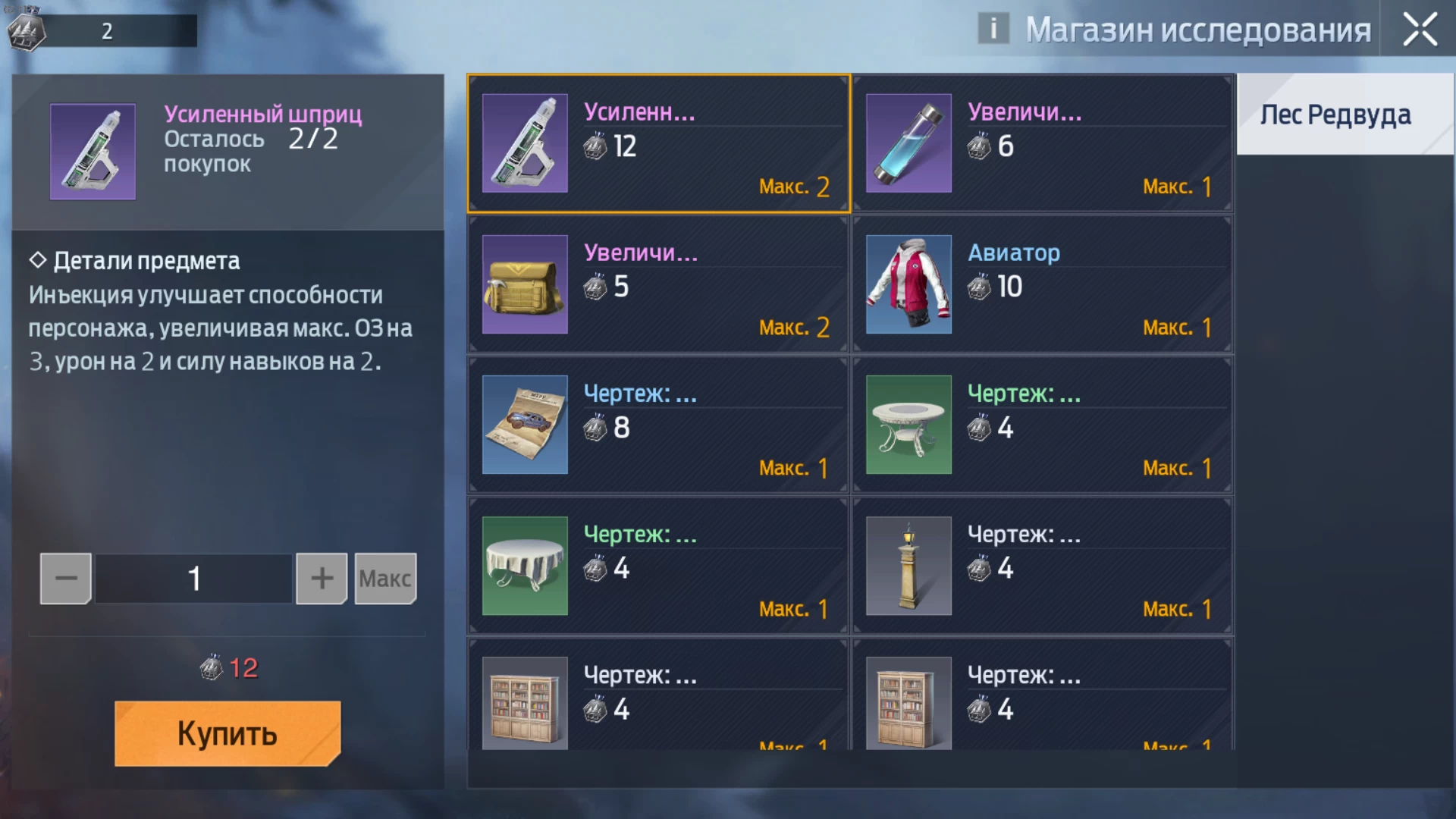This screenshot has height=819, width=1456.
Task: Click the quantity field showing 1
Action: pos(194,579)
